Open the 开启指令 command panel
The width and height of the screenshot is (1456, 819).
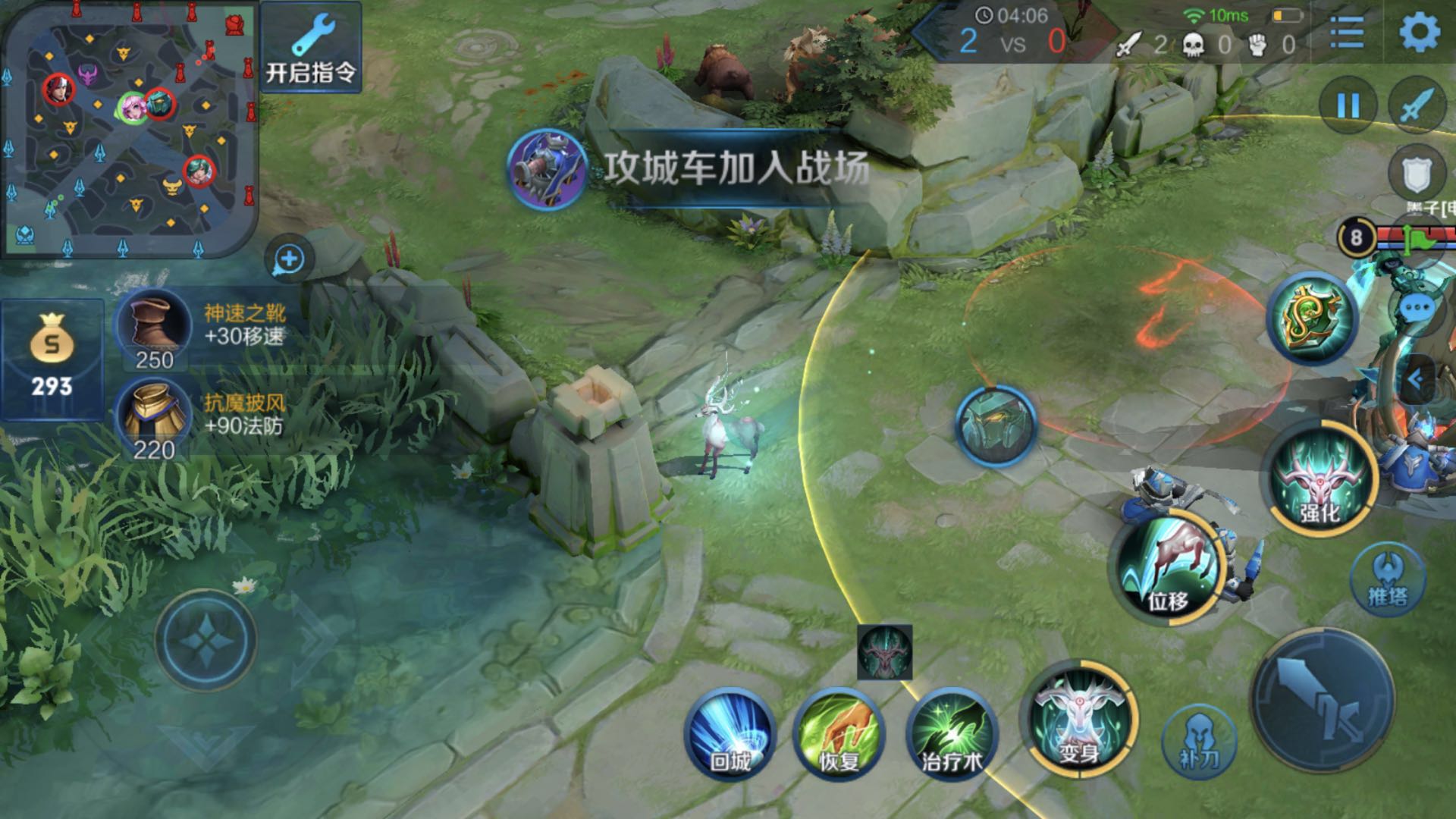click(x=310, y=47)
